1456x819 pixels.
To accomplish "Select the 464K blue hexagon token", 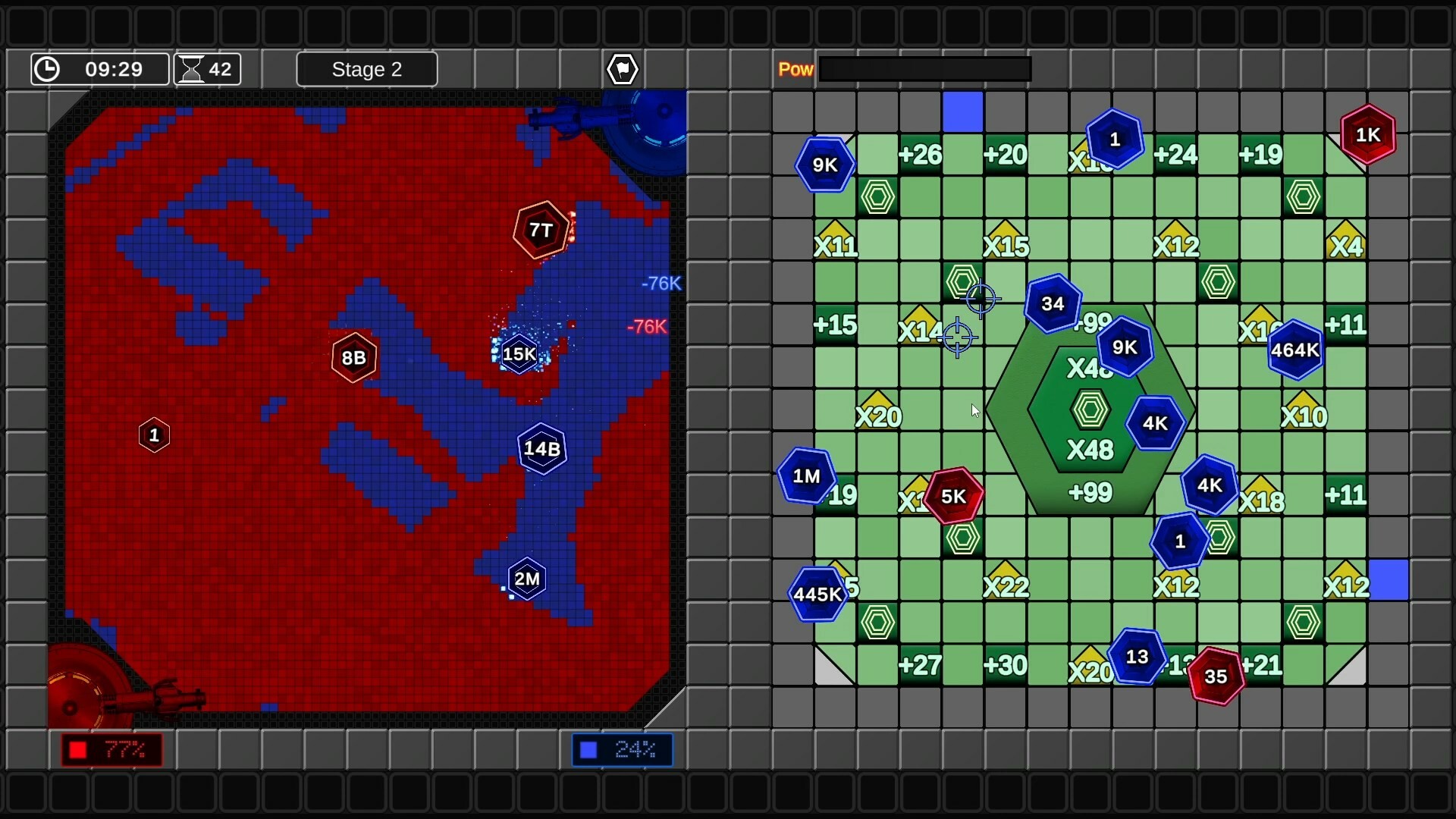I will 1294,350.
